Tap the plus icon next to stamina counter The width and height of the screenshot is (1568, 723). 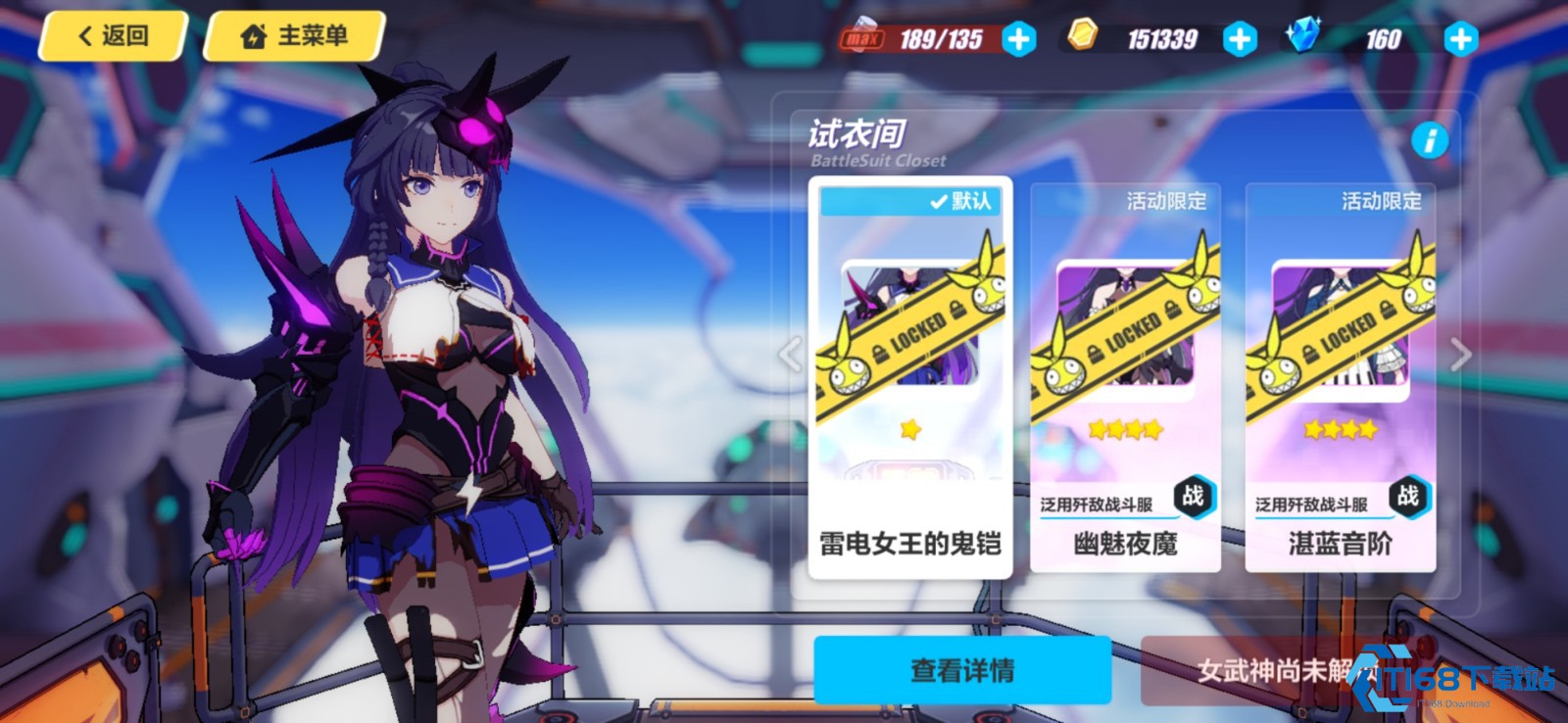[x=1017, y=39]
